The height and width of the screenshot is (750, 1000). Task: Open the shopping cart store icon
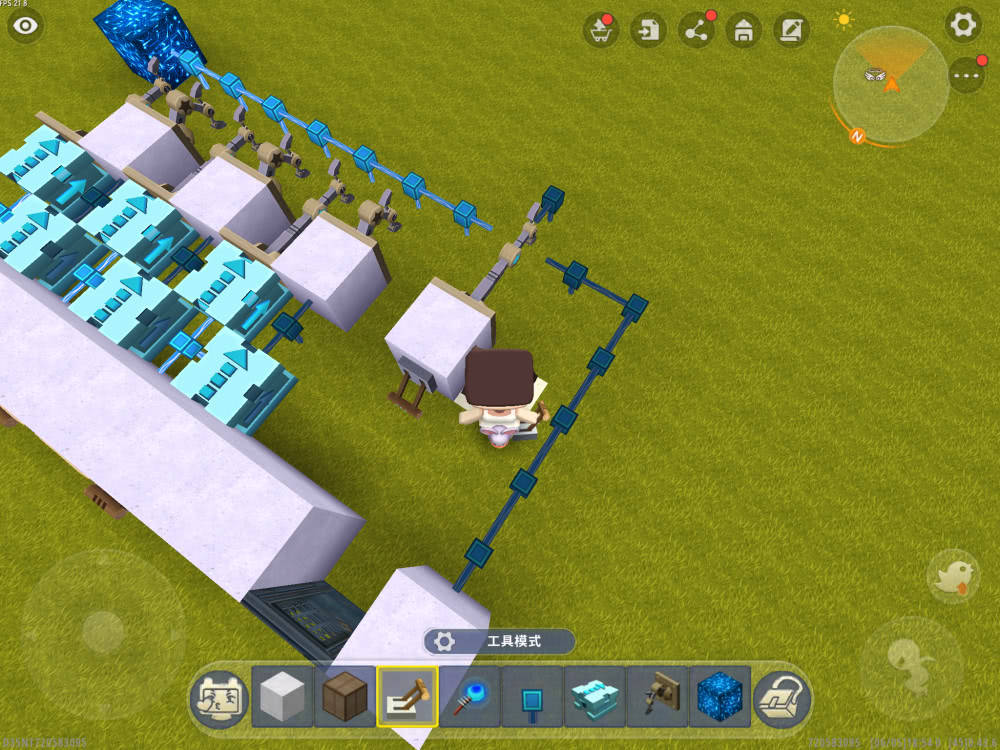pyautogui.click(x=601, y=30)
